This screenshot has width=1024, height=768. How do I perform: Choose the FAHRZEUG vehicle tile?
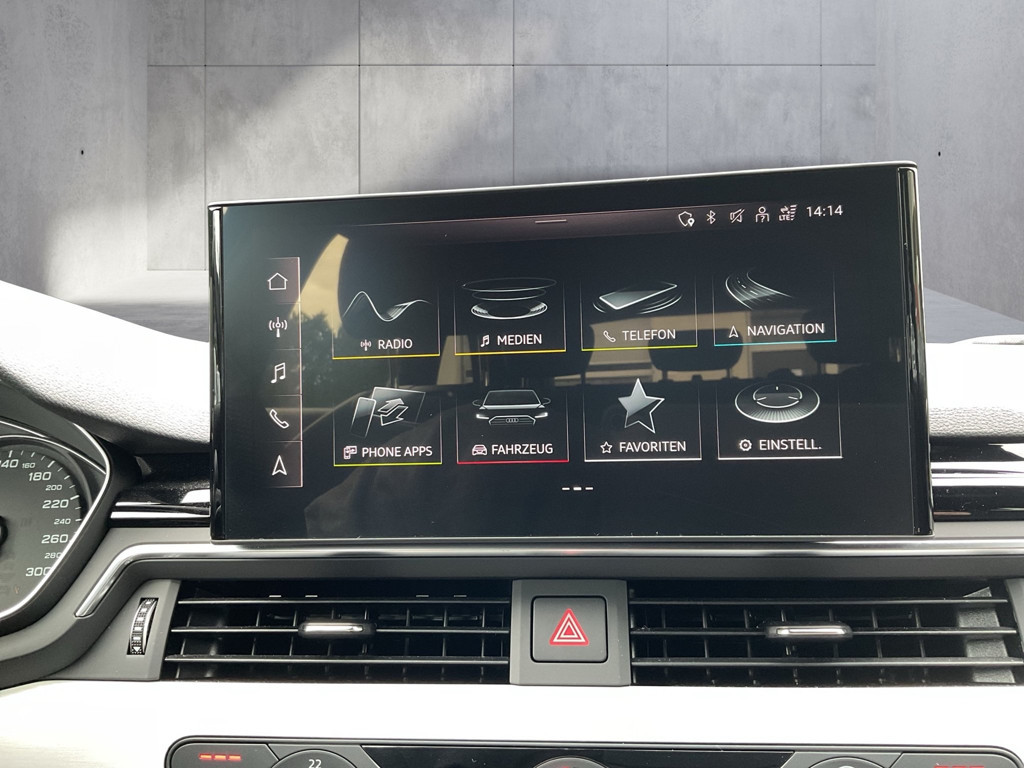point(512,424)
